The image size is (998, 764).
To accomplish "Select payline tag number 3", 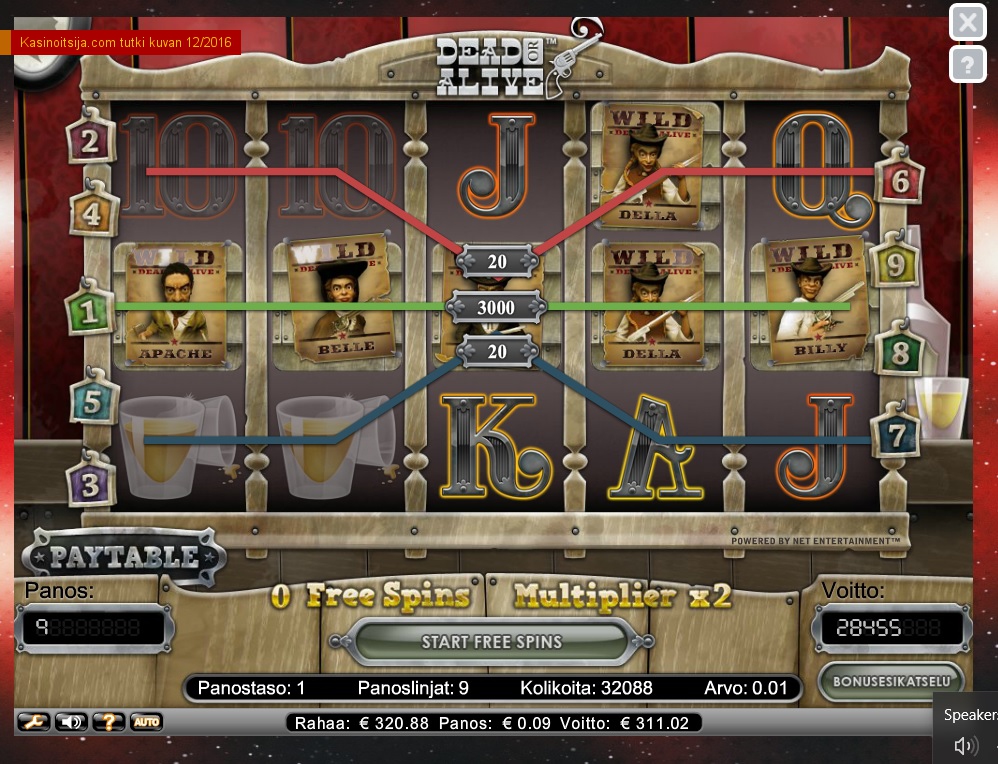I will (x=91, y=485).
